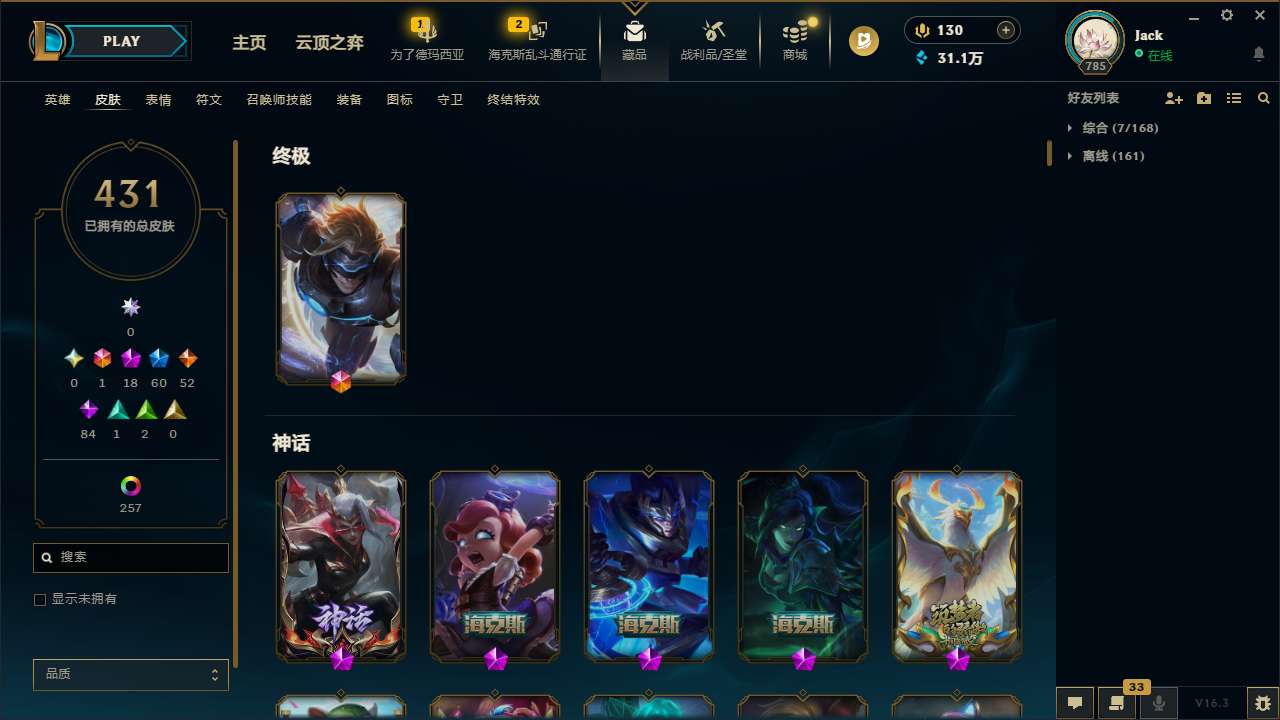
Task: Open the chat bubble icon in bottom bar
Action: click(1075, 703)
